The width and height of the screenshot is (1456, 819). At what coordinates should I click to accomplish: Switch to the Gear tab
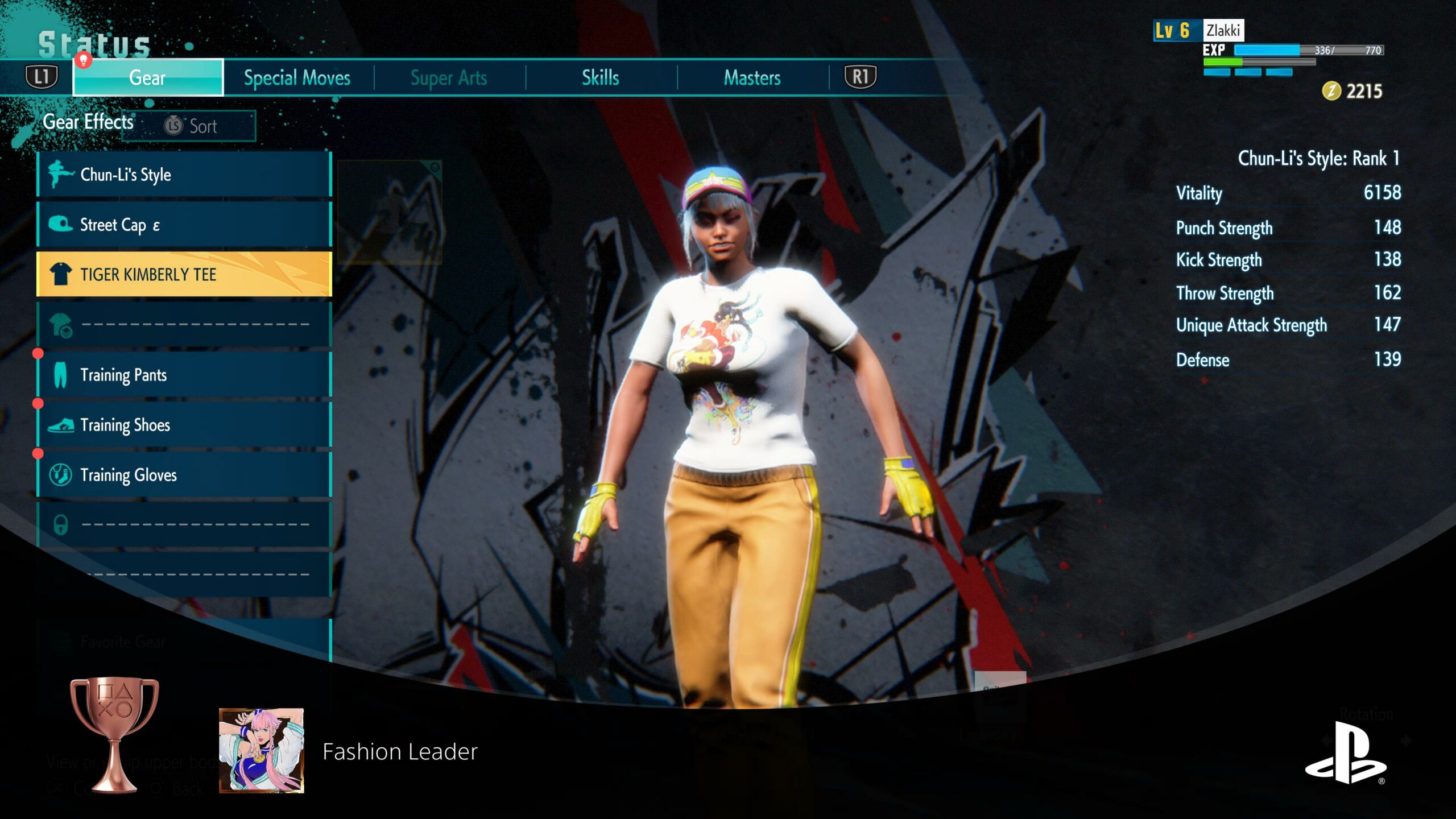coord(148,77)
